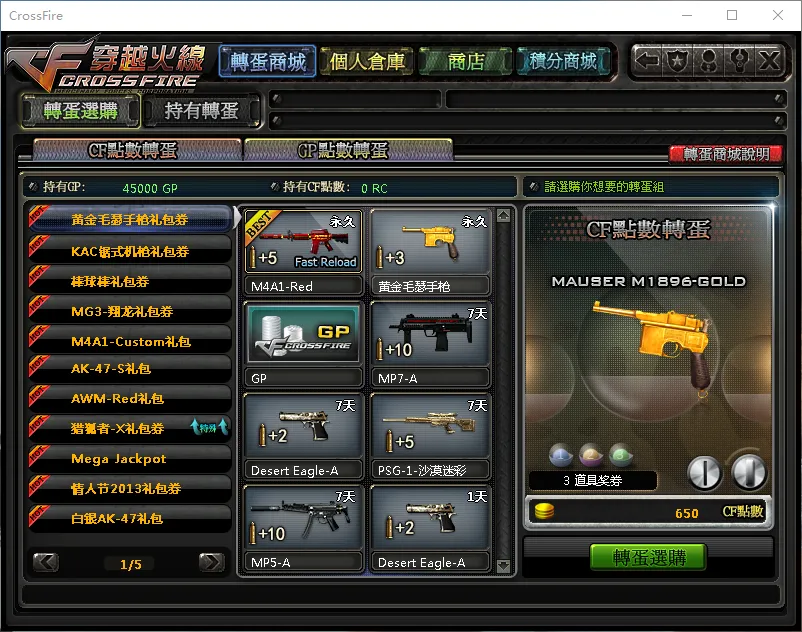Click the green 轉蛋選購 purchase button
The height and width of the screenshot is (632, 802).
647,556
